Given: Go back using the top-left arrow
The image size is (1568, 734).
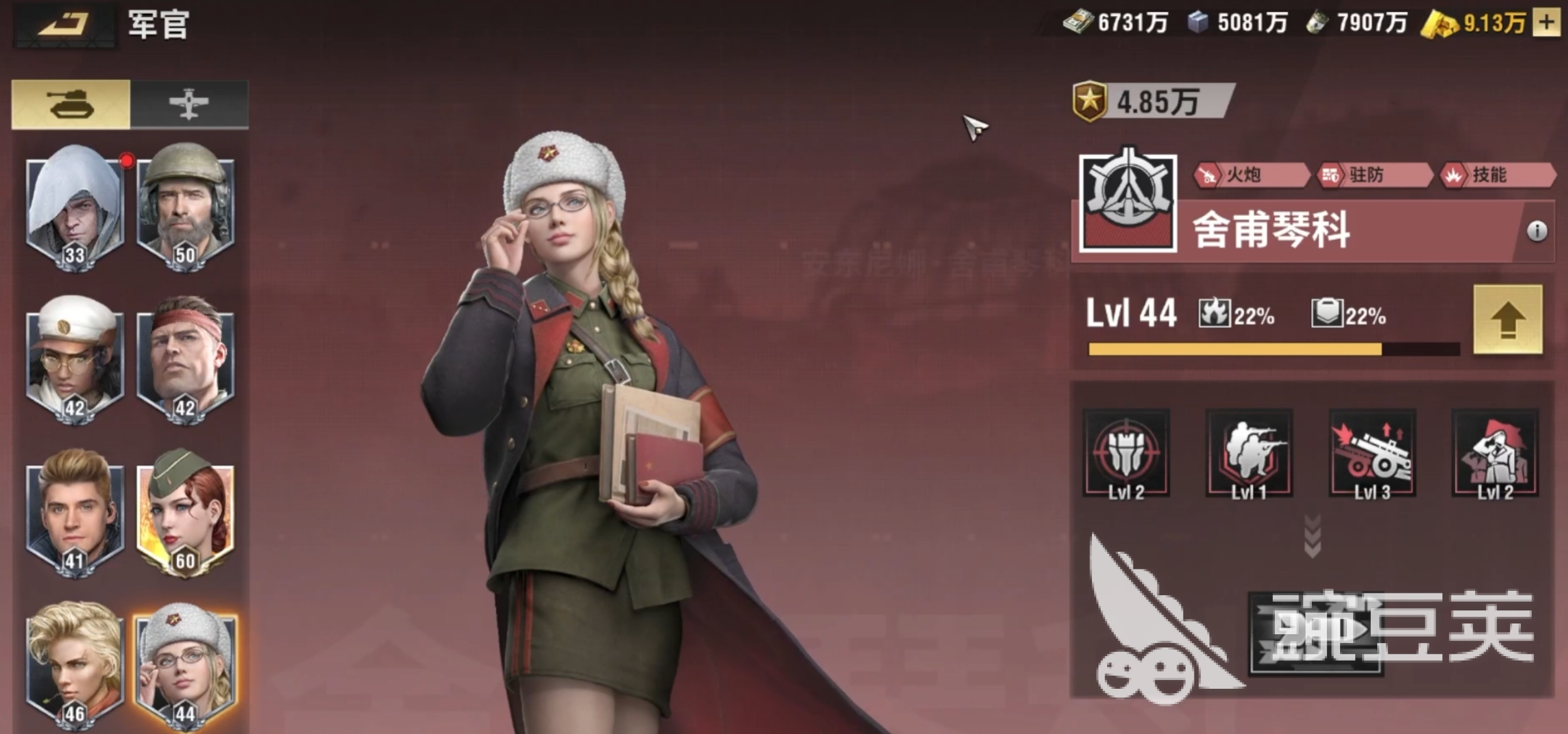Looking at the screenshot, I should click(x=64, y=25).
